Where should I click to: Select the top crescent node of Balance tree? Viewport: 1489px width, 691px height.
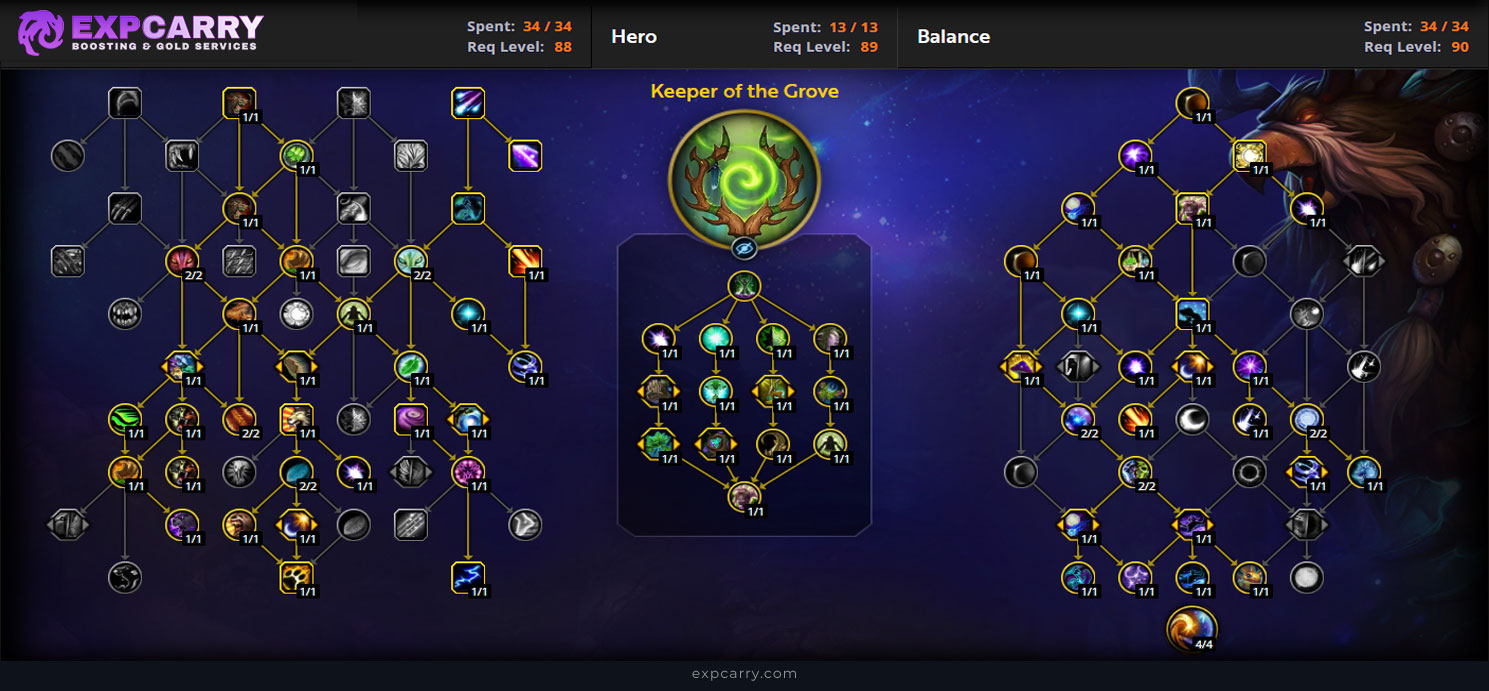1192,102
